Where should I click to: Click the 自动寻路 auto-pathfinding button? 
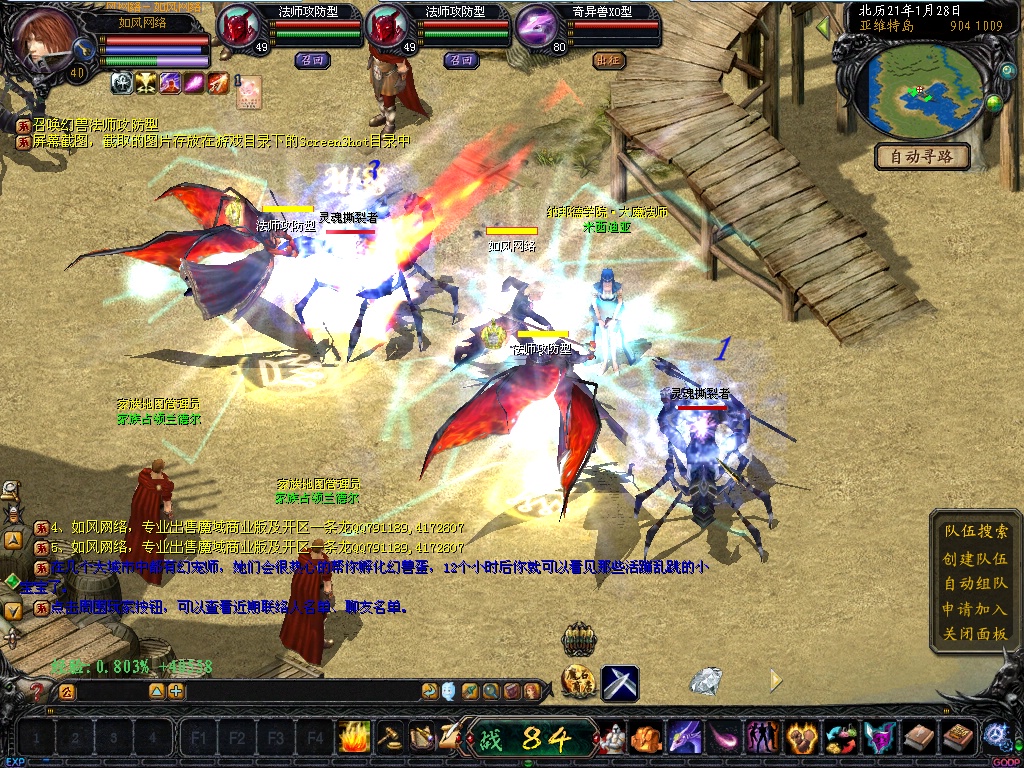click(x=922, y=156)
